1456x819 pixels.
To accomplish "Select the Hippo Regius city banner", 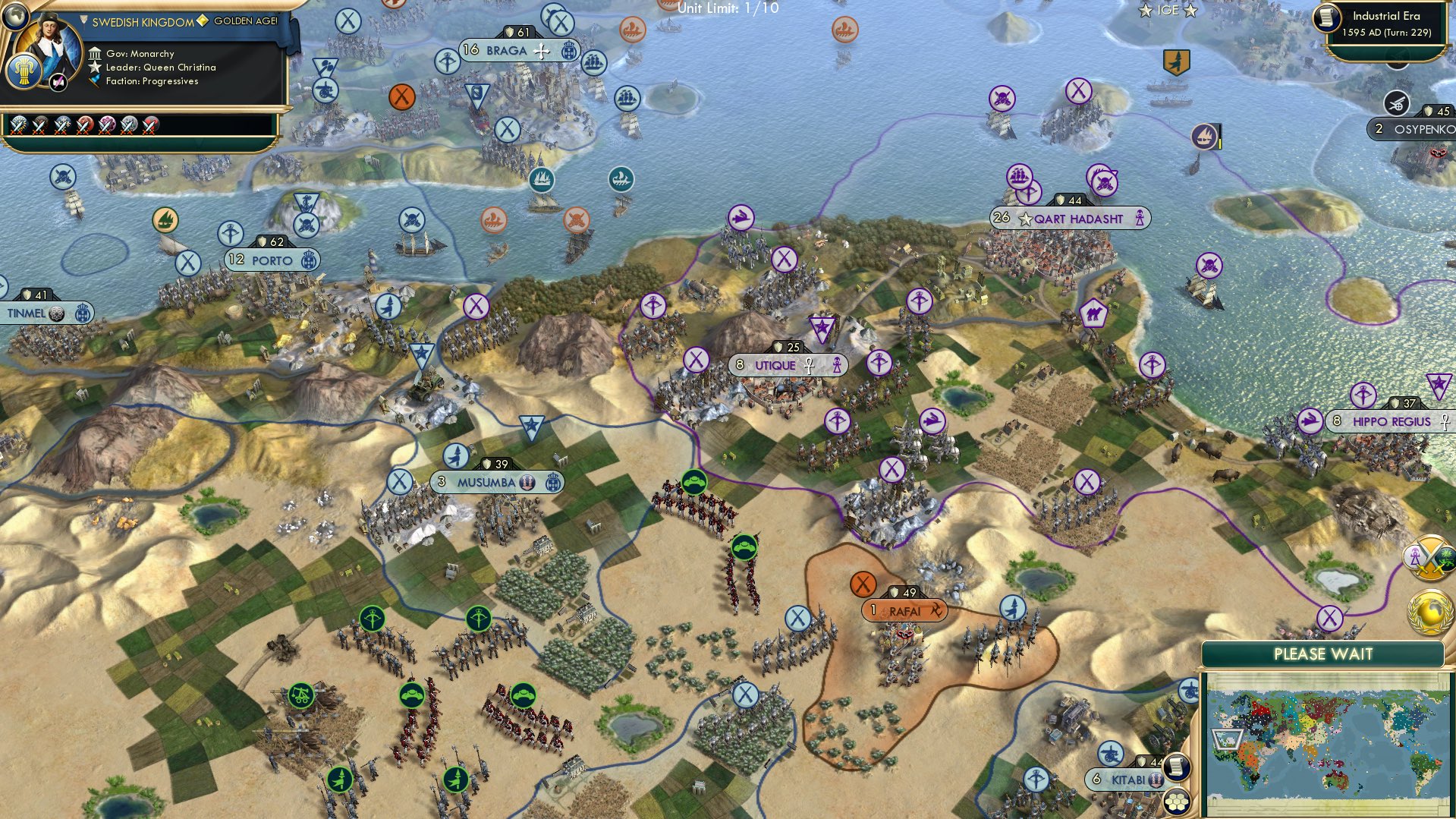I will pos(1395,421).
